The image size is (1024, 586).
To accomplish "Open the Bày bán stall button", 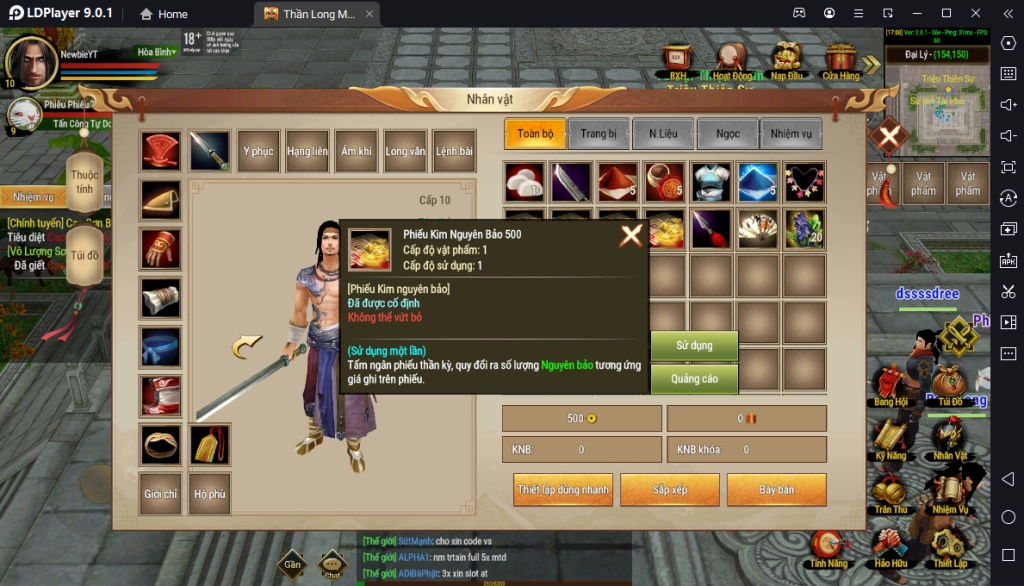I will pos(776,490).
